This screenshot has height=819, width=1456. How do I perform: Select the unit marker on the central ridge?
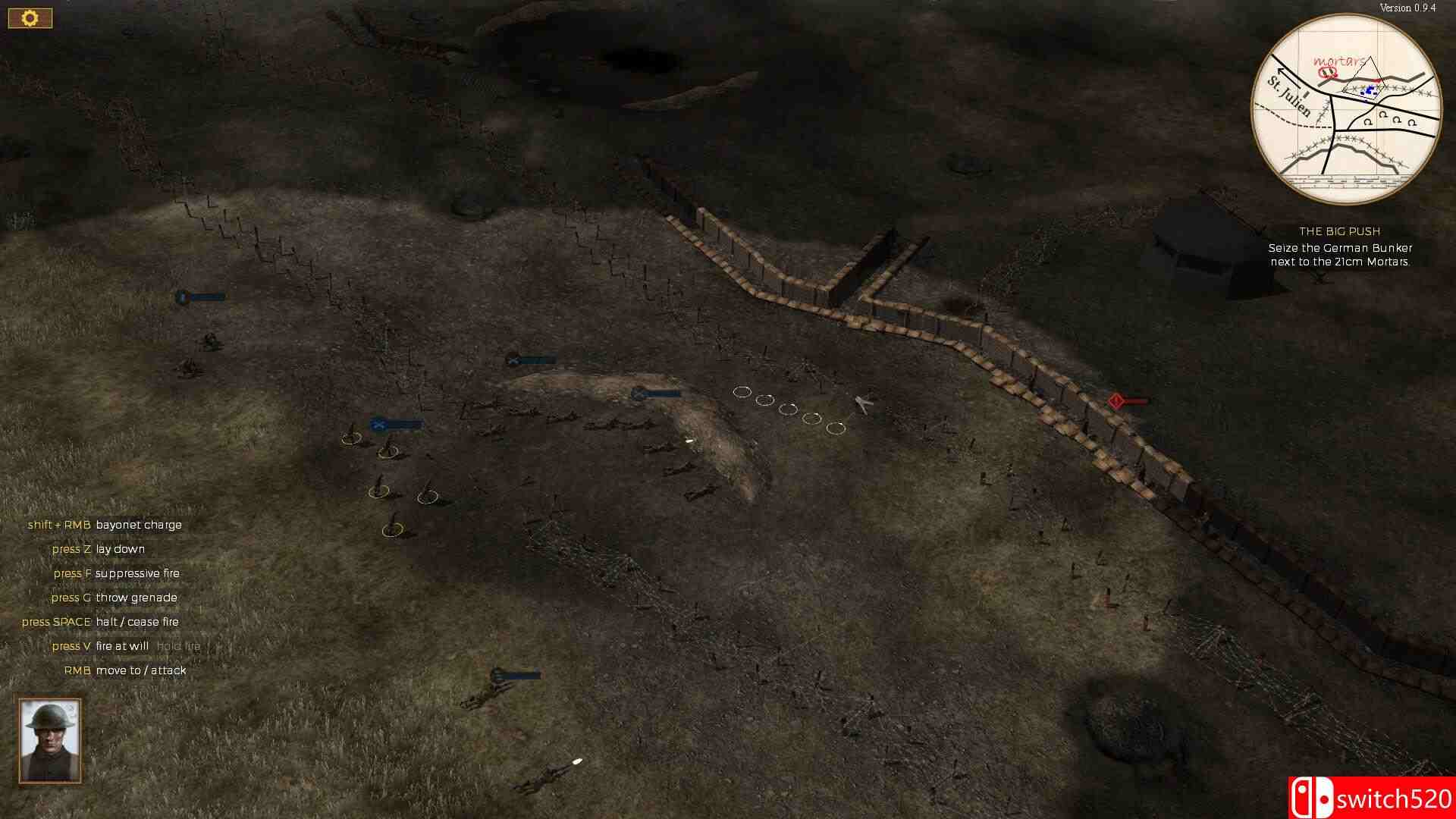tap(637, 393)
